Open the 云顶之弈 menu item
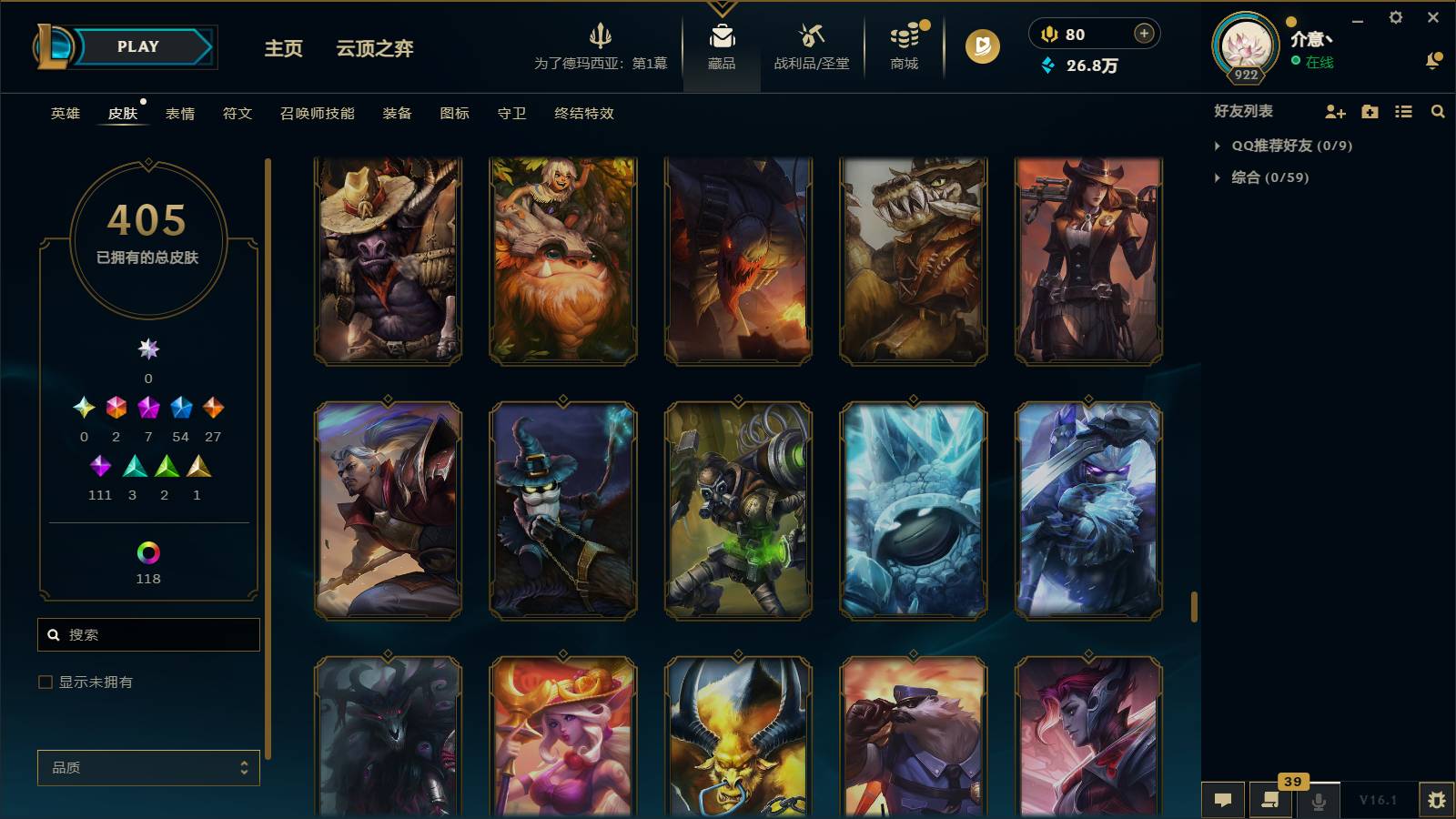Image resolution: width=1456 pixels, height=819 pixels. [376, 49]
